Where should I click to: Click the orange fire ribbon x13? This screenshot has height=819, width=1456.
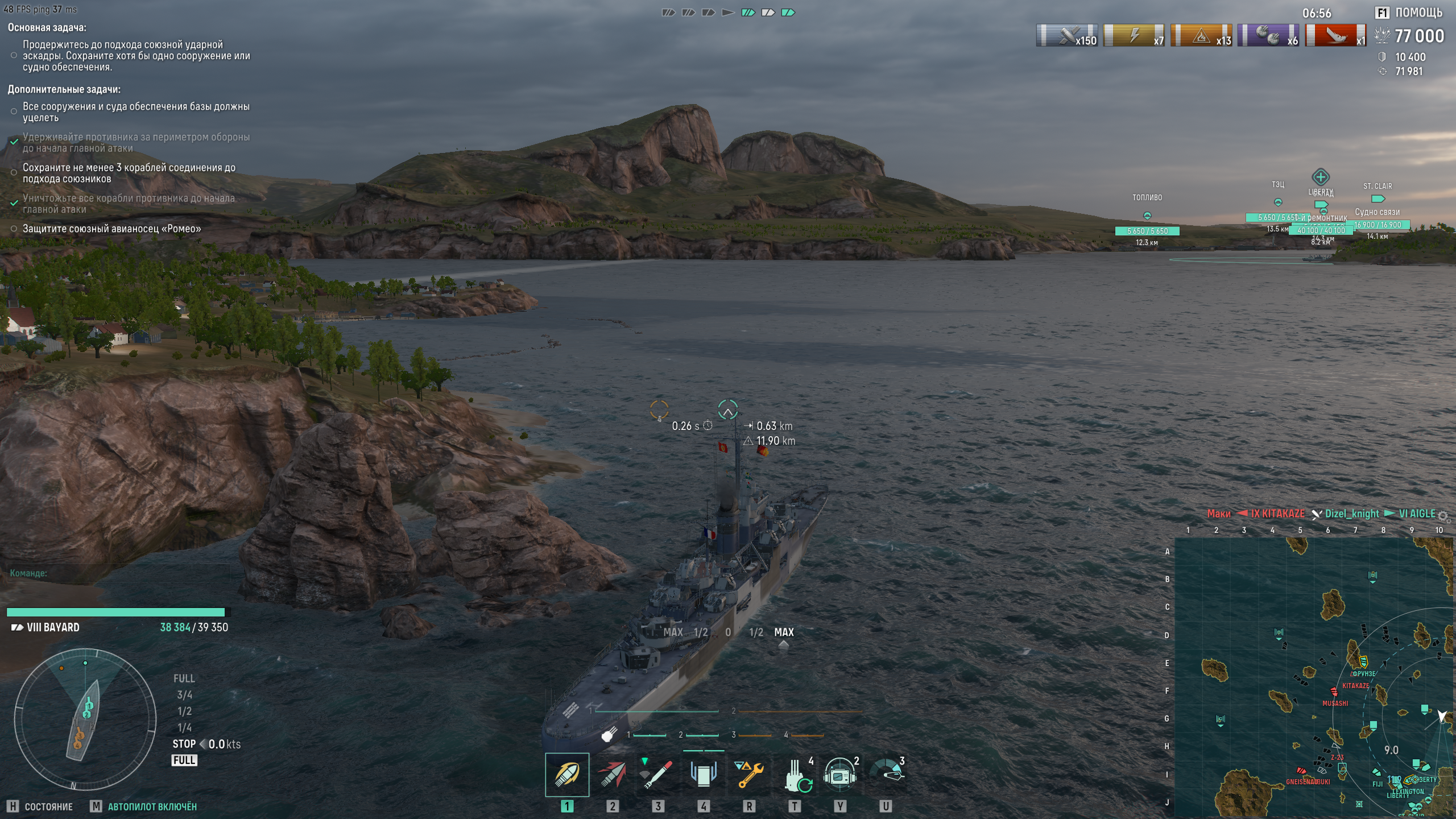1201,36
